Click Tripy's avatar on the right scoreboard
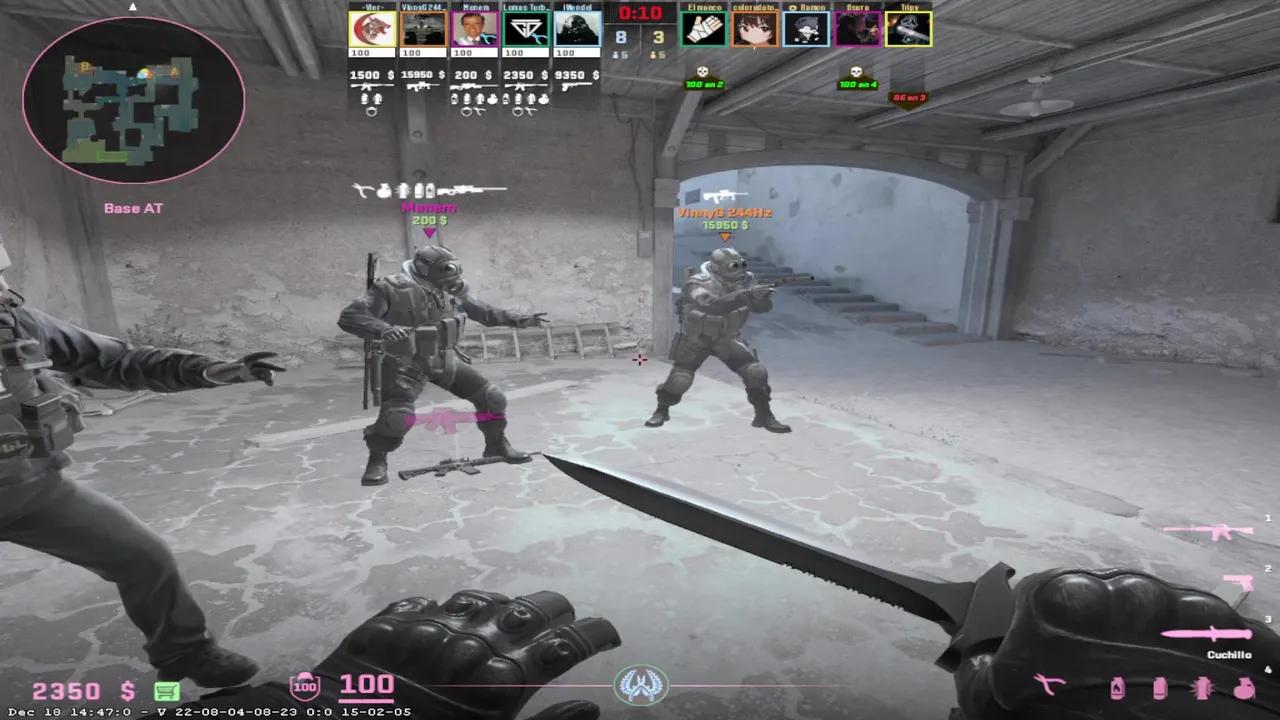The height and width of the screenshot is (720, 1280). pyautogui.click(x=906, y=30)
